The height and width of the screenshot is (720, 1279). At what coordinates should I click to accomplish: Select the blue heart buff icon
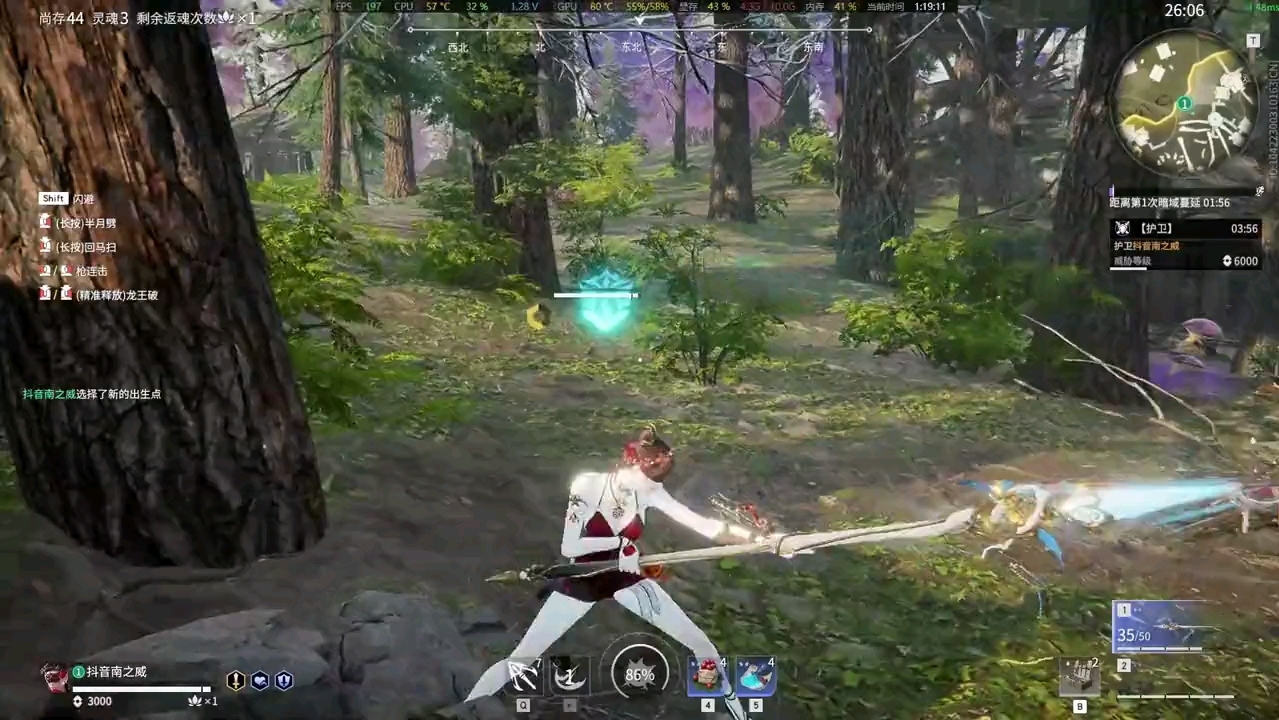point(260,681)
